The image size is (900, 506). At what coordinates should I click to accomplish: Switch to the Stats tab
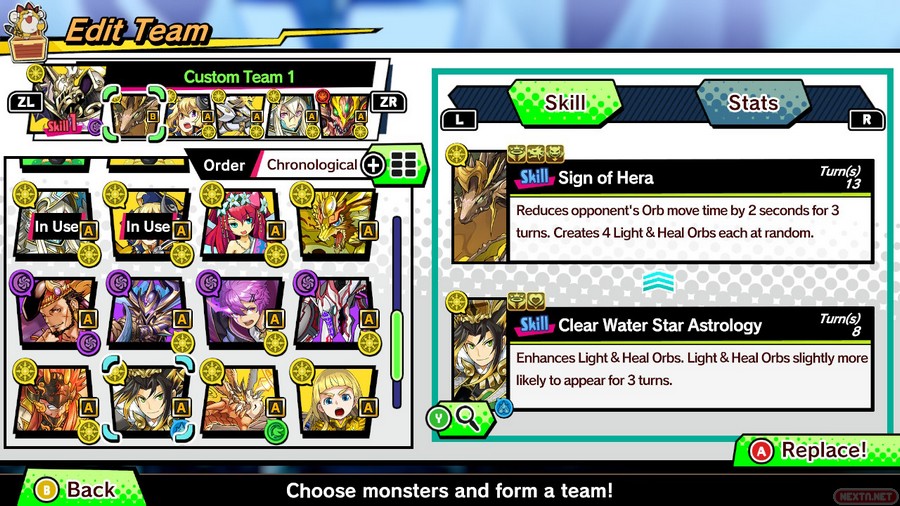tap(752, 103)
